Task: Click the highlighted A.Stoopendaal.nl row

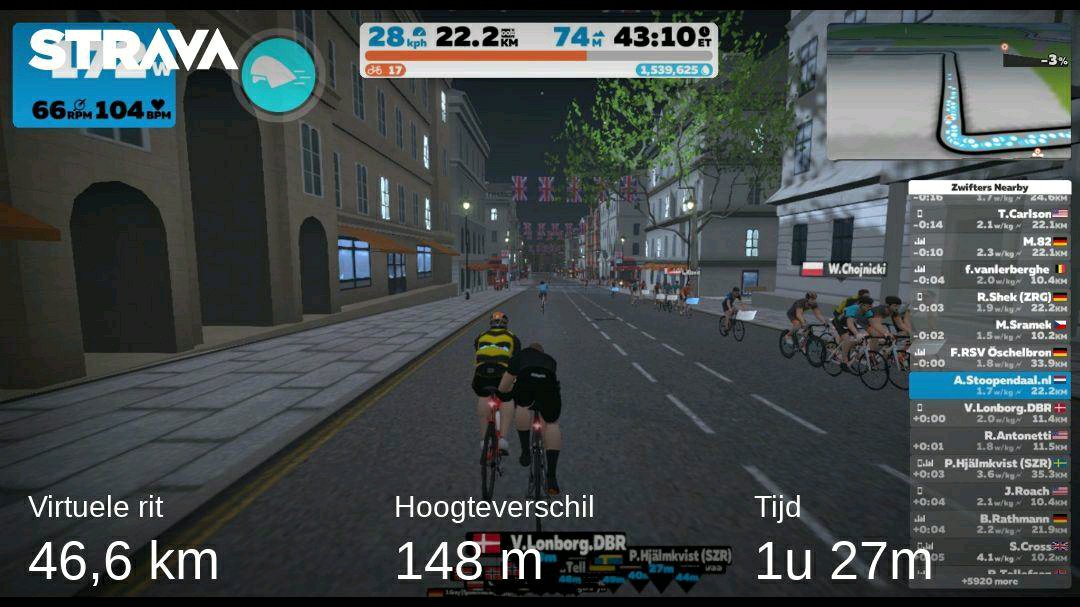Action: pyautogui.click(x=989, y=385)
